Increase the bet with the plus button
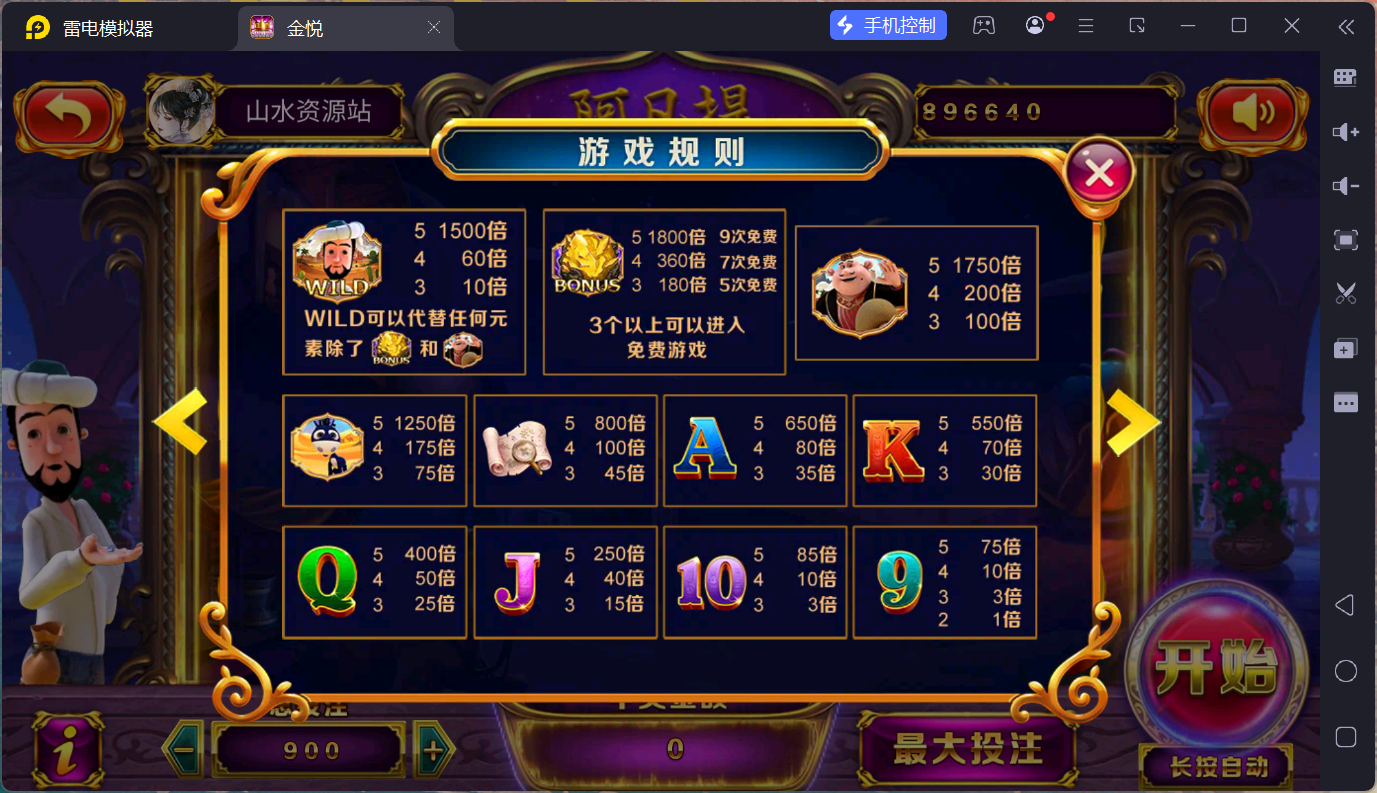The height and width of the screenshot is (793, 1377). pyautogui.click(x=433, y=750)
